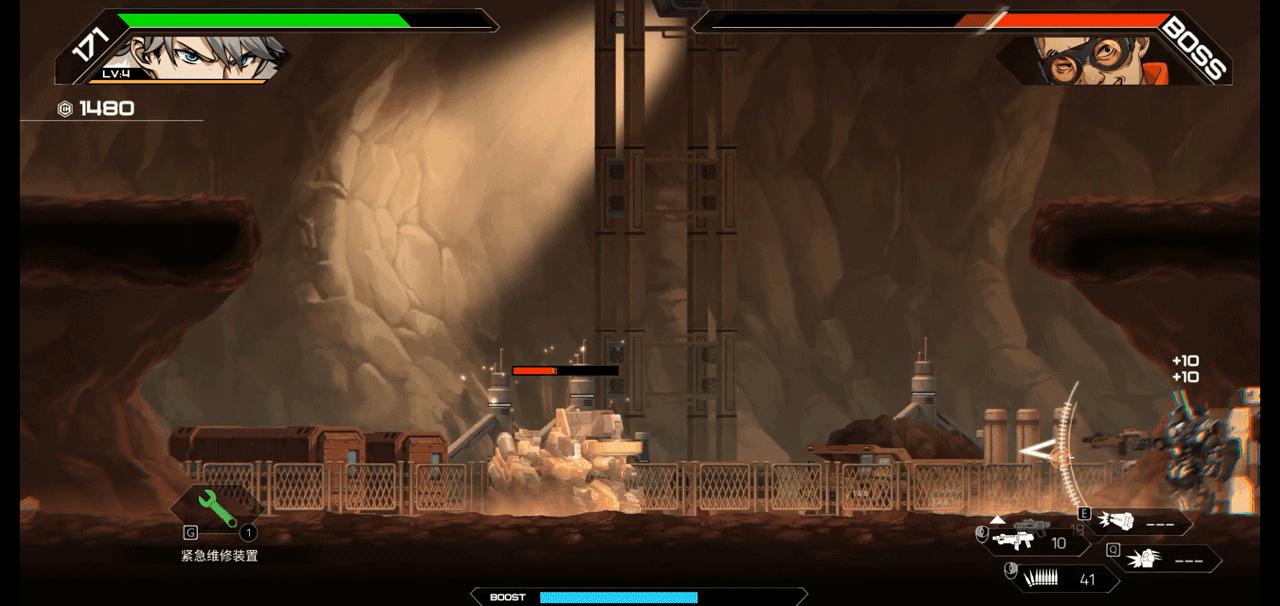The width and height of the screenshot is (1280, 606).
Task: Use the green wrench emergency repair item
Action: 215,508
